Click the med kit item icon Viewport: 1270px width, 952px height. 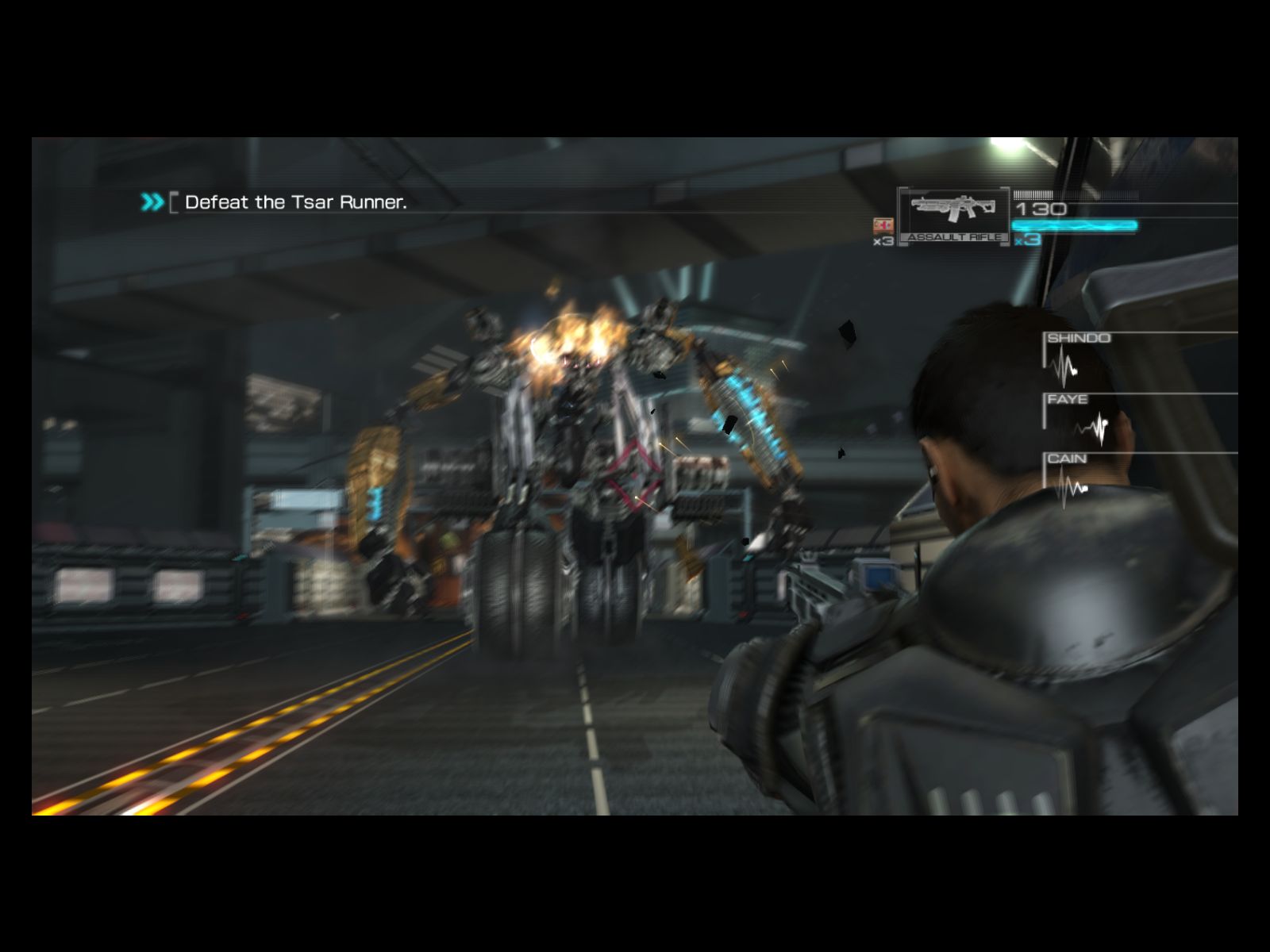[x=883, y=225]
